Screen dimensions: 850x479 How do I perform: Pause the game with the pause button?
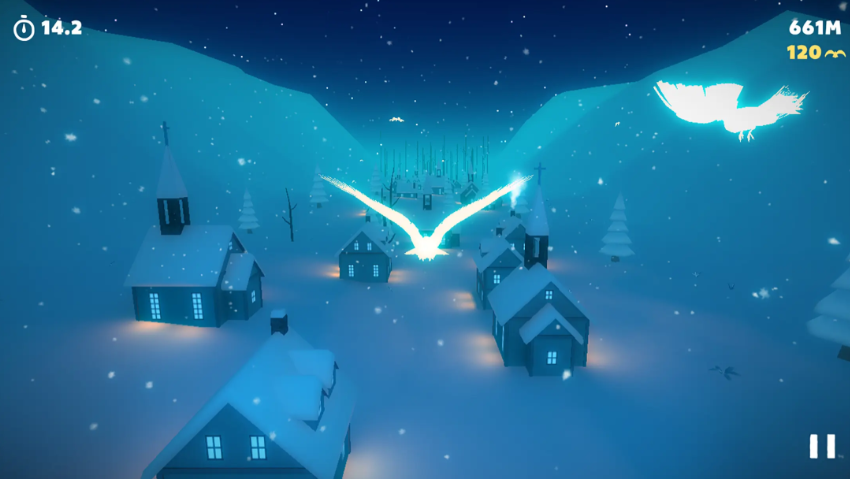(x=821, y=446)
